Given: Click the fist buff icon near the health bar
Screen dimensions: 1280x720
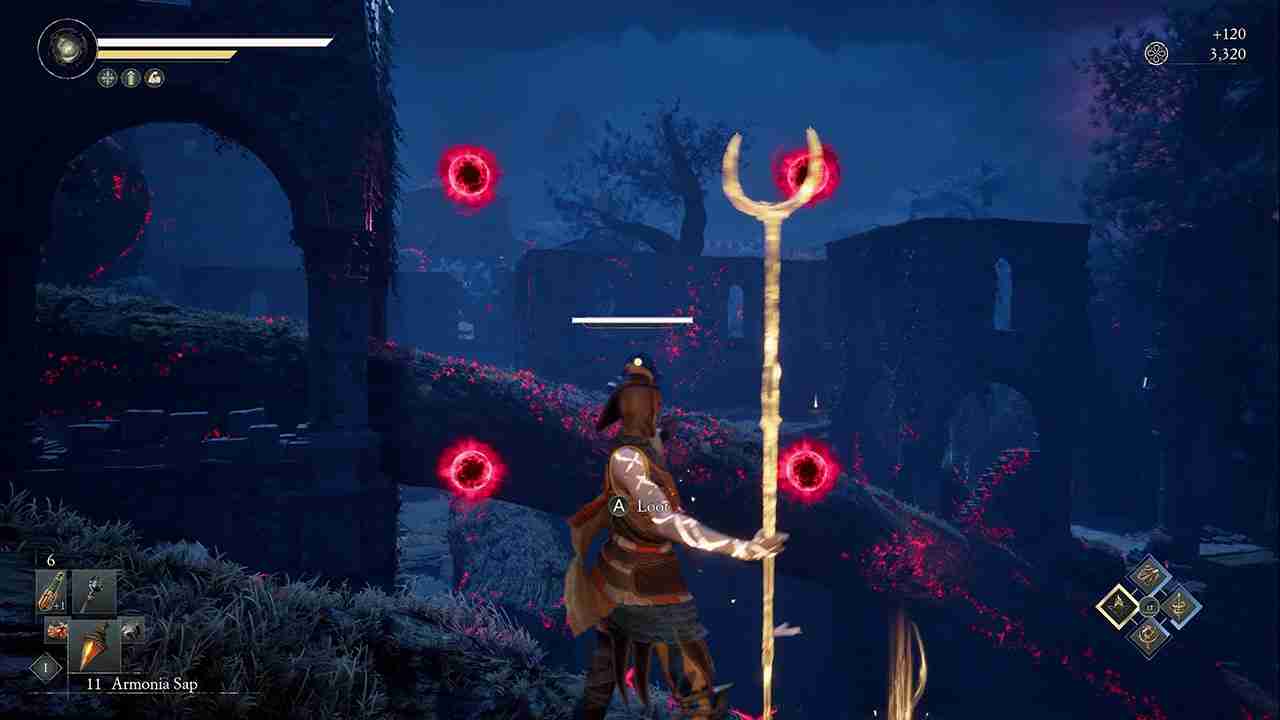Looking at the screenshot, I should tap(154, 77).
